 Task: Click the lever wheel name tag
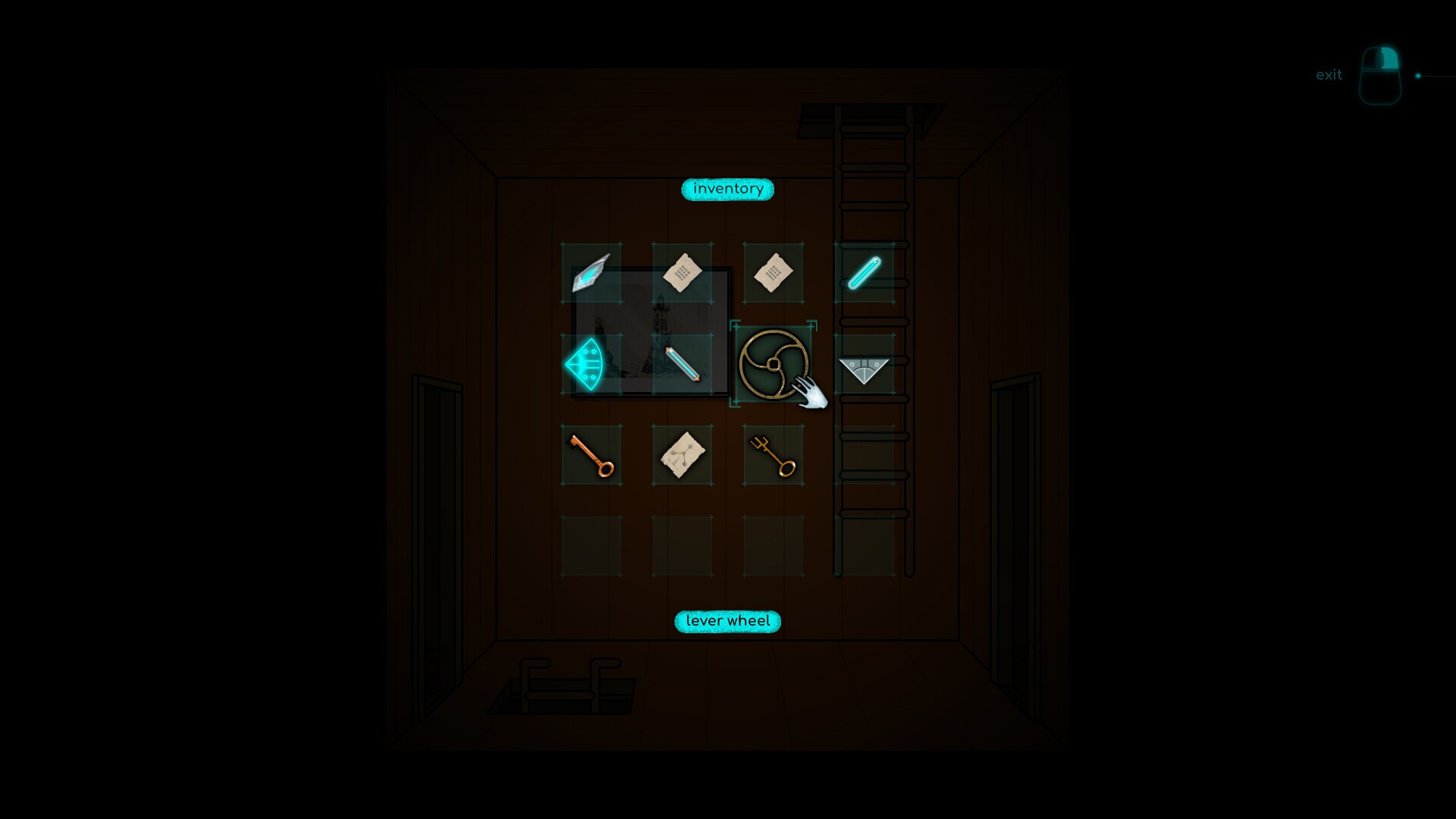(726, 620)
